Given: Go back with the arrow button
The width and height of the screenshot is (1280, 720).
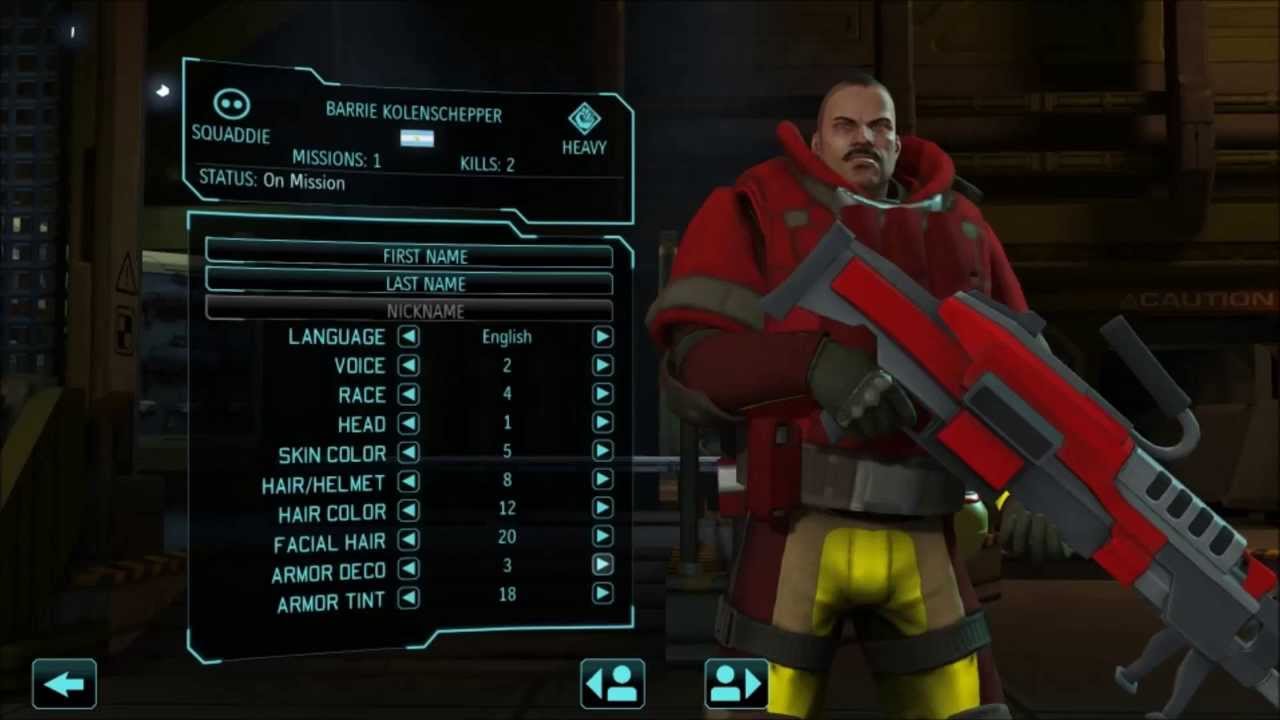Looking at the screenshot, I should tap(65, 684).
